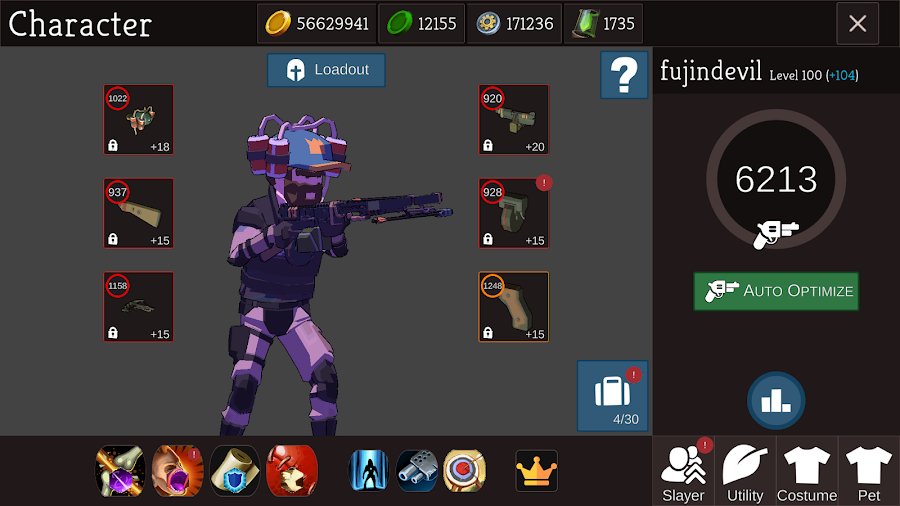
Task: Select the equipment slot rated 1022
Action: pos(139,120)
